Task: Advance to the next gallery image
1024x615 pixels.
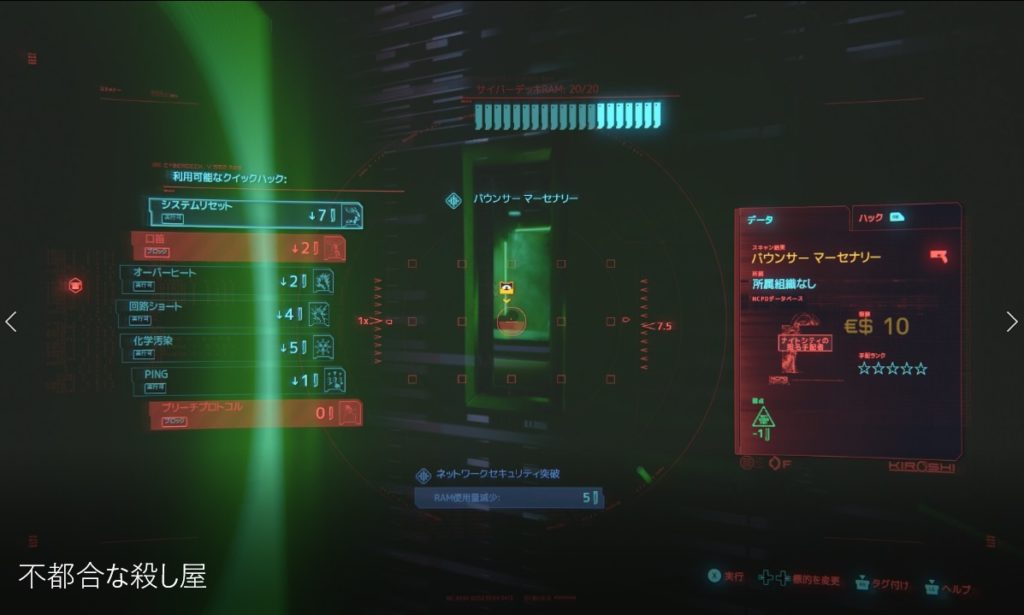Action: 1011,322
